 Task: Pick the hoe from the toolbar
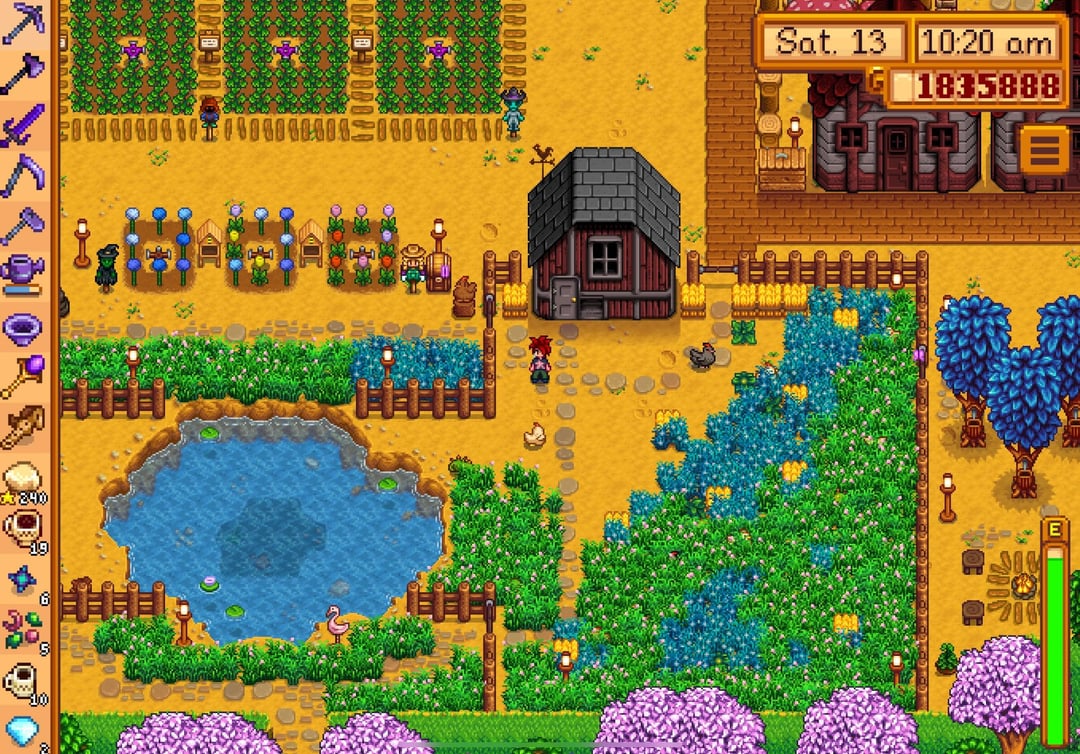[x=22, y=225]
